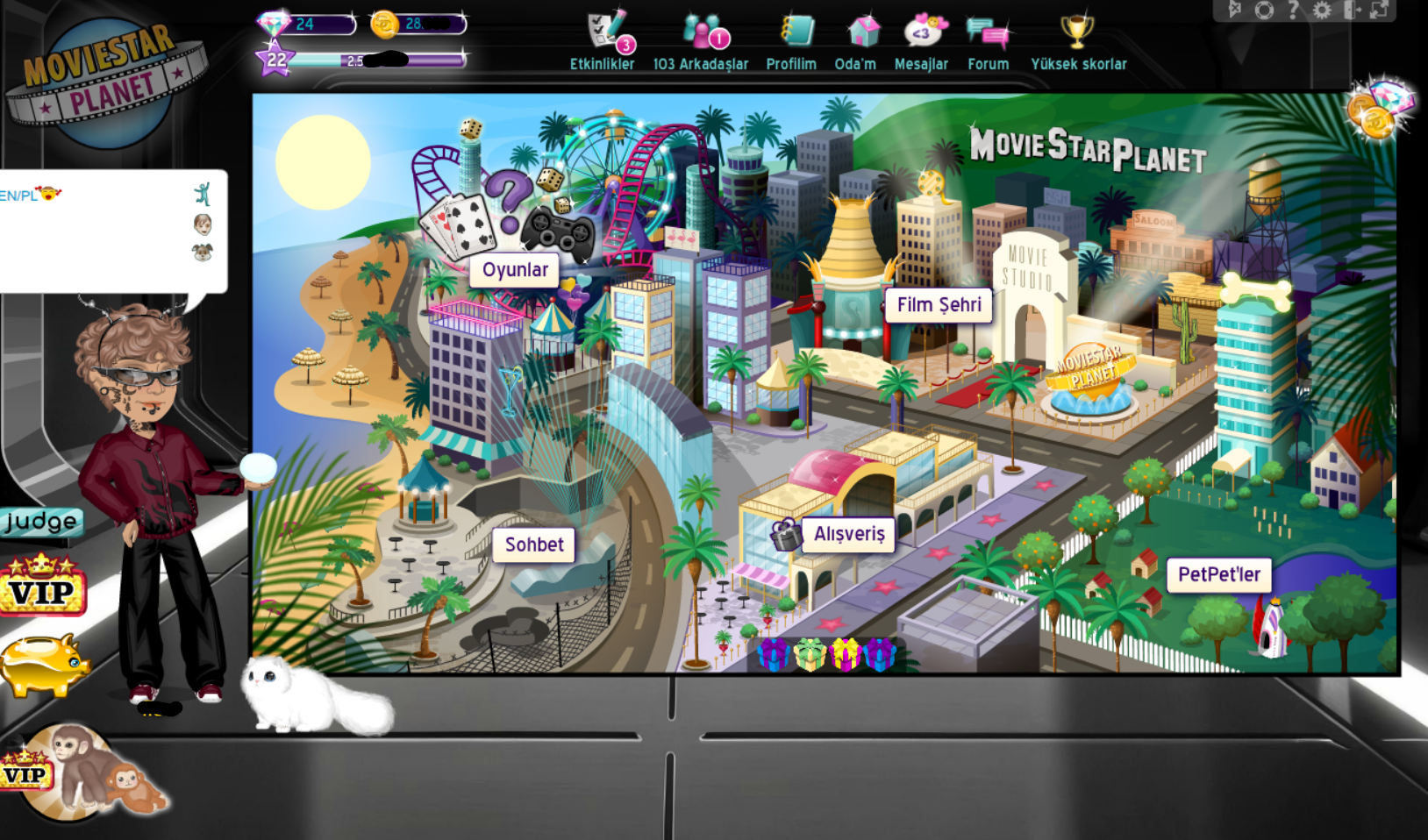
Task: Open the Etkinlikler activities menu
Action: click(603, 41)
